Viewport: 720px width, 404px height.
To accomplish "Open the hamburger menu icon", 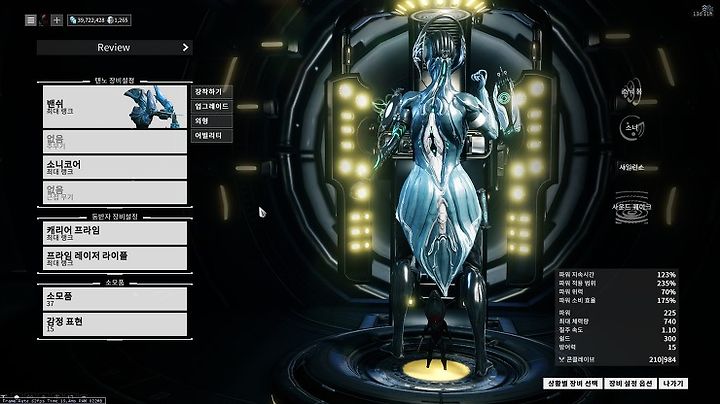I will 30,19.
